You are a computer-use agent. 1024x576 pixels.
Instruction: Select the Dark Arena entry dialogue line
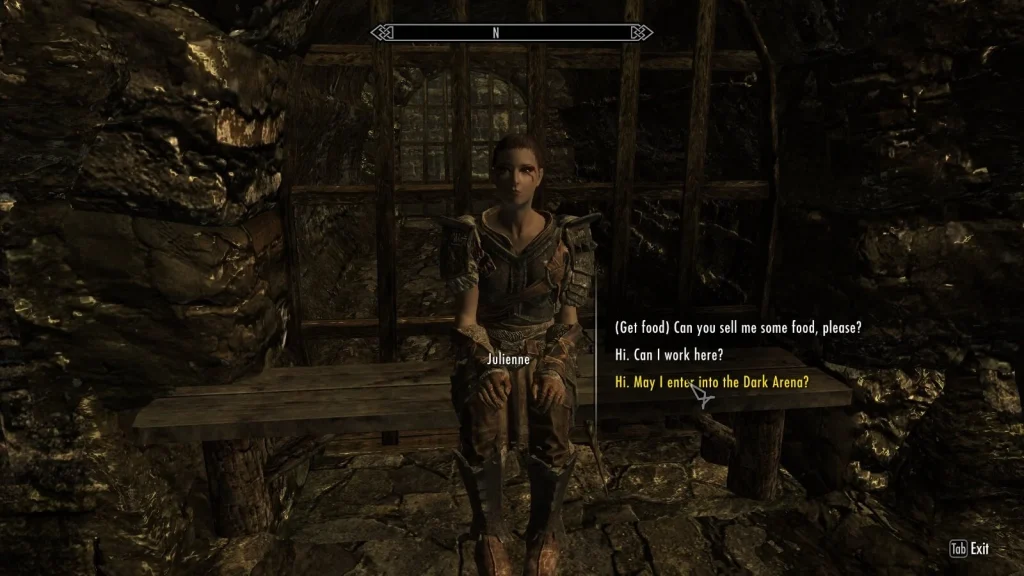(711, 382)
